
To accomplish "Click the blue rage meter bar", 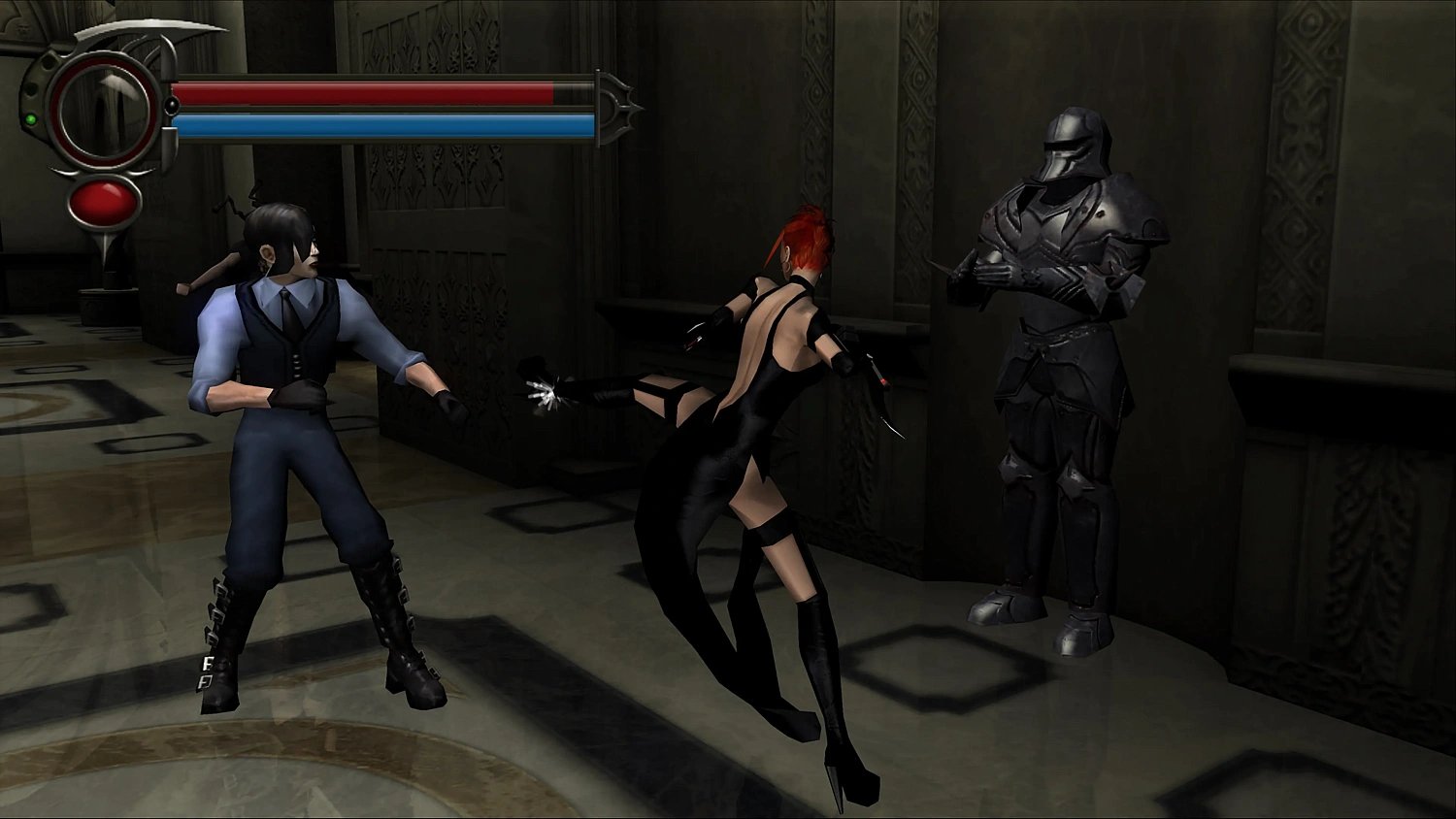I will tap(379, 126).
